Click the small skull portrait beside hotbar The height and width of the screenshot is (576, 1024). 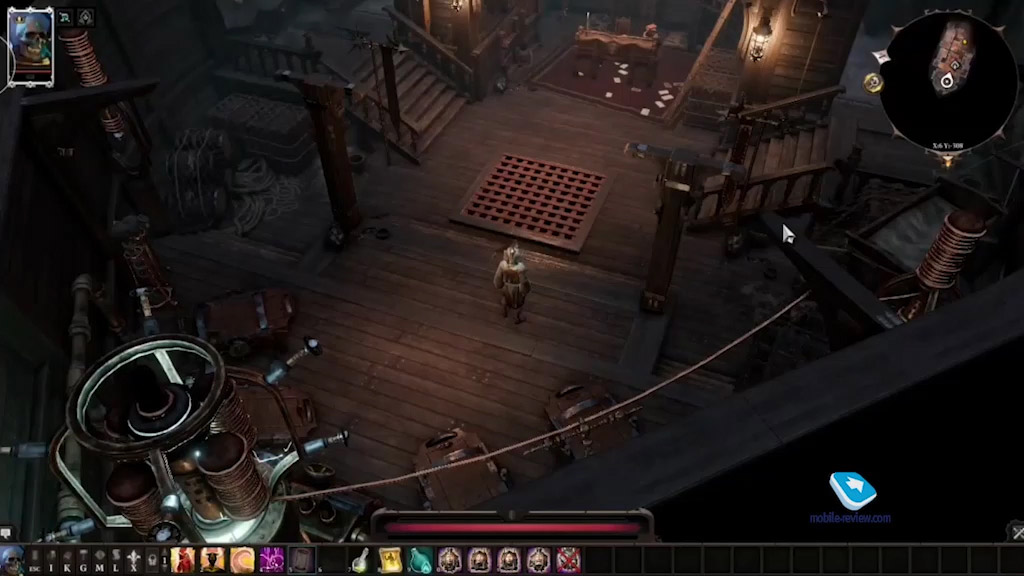(11, 560)
